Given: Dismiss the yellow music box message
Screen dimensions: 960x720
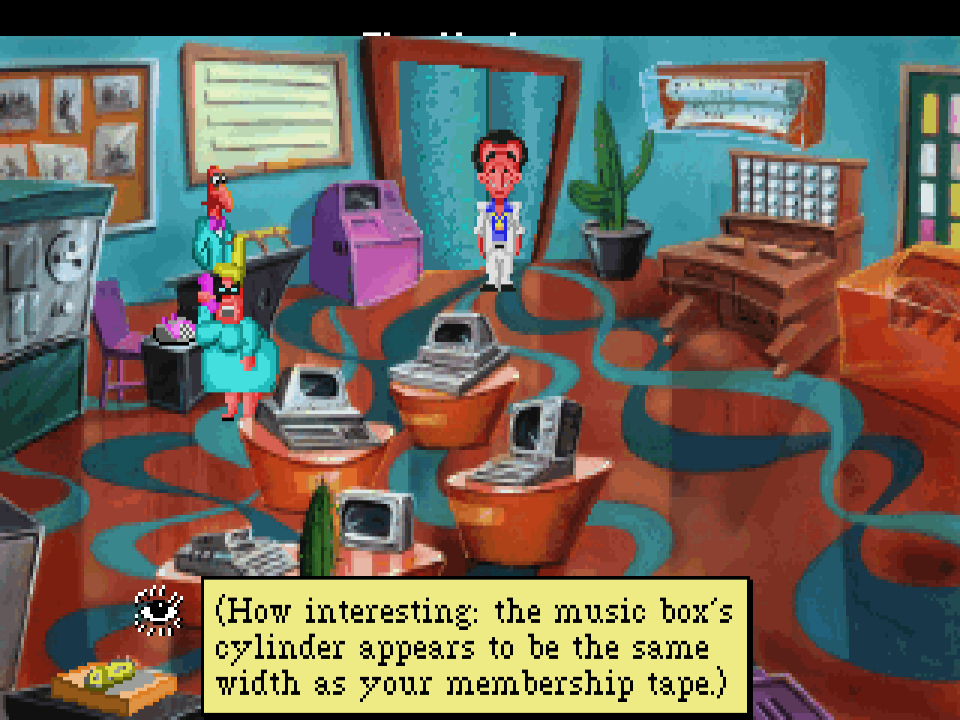Looking at the screenshot, I should 476,646.
